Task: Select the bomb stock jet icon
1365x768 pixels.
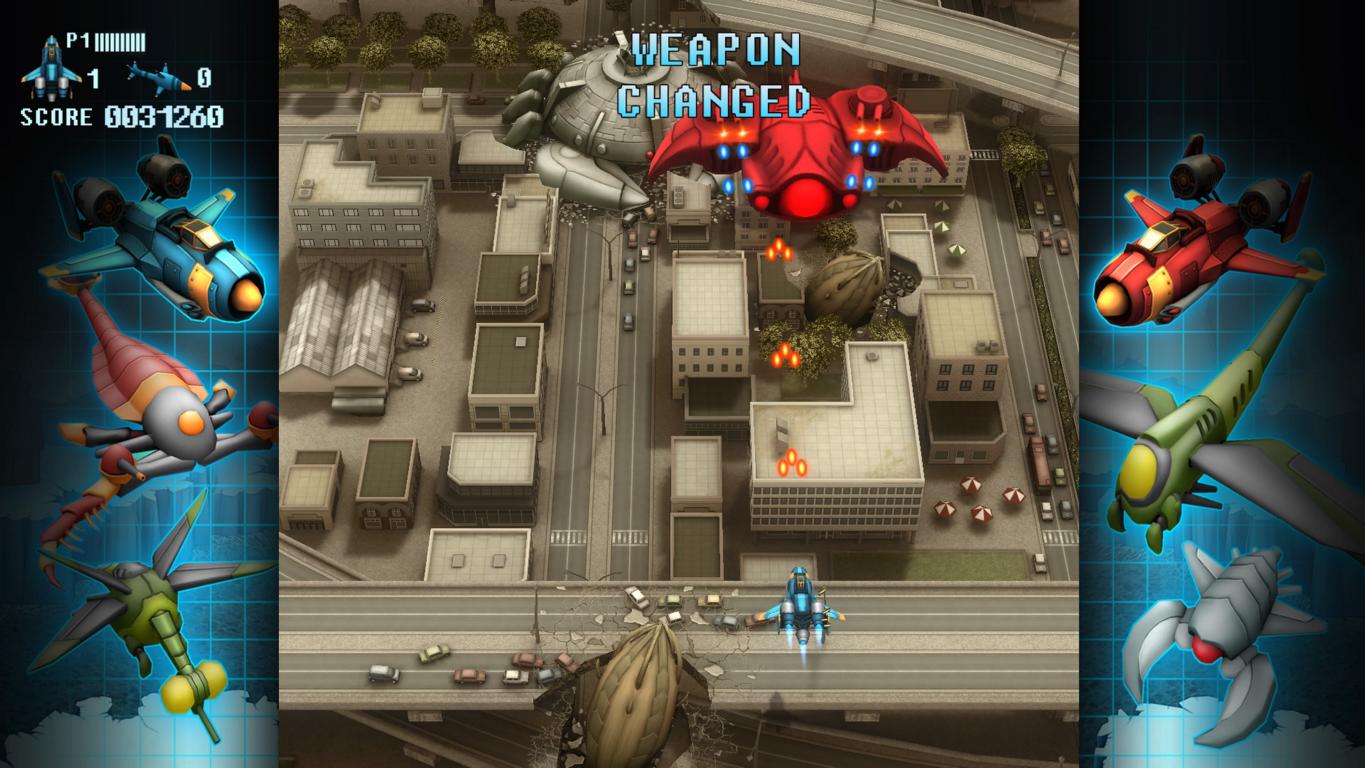Action: coord(157,76)
